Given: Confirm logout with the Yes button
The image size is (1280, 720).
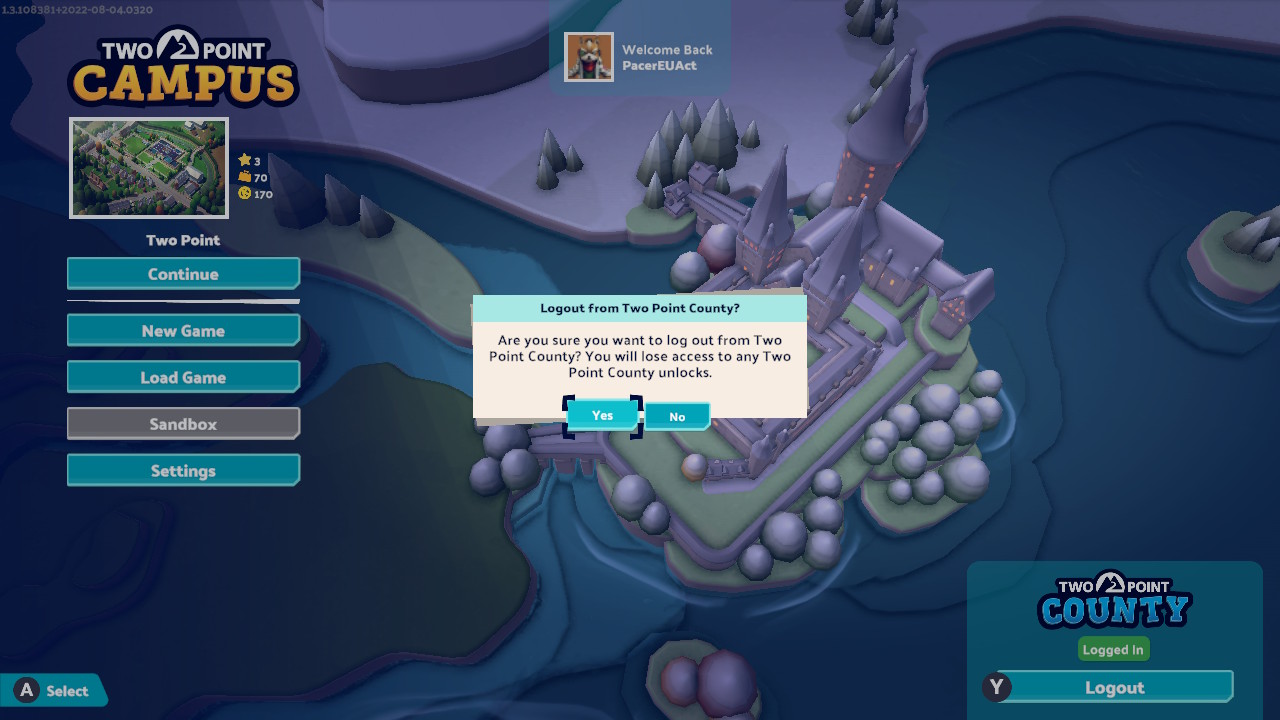Looking at the screenshot, I should (x=602, y=415).
